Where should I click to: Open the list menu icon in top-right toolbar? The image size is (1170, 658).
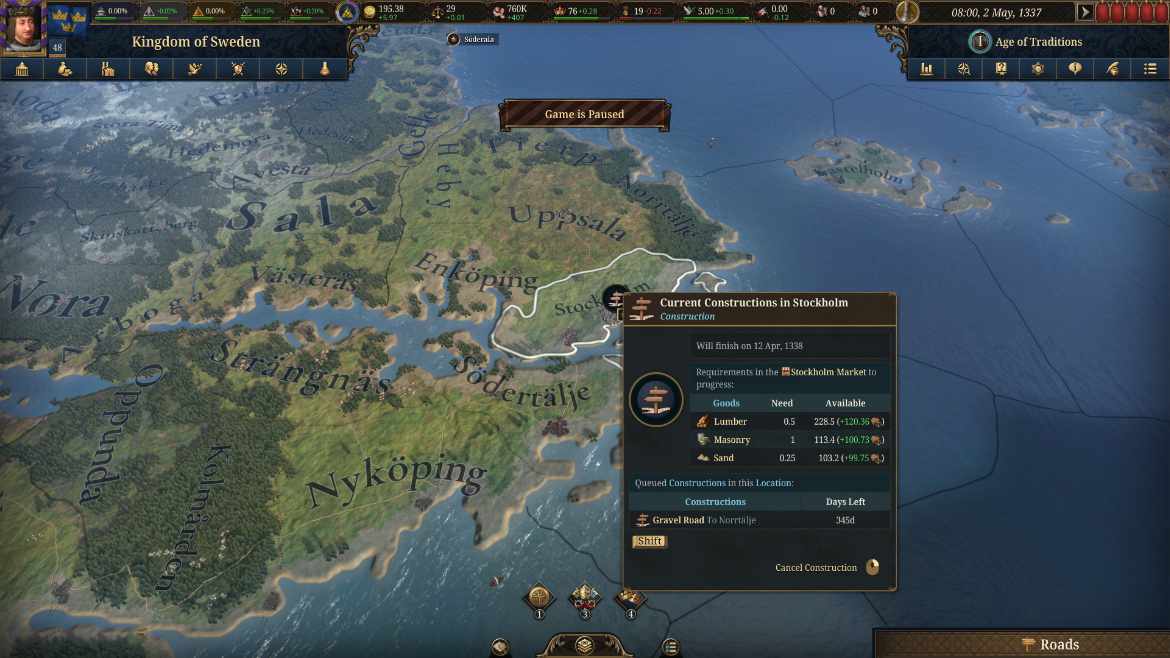tap(1149, 69)
